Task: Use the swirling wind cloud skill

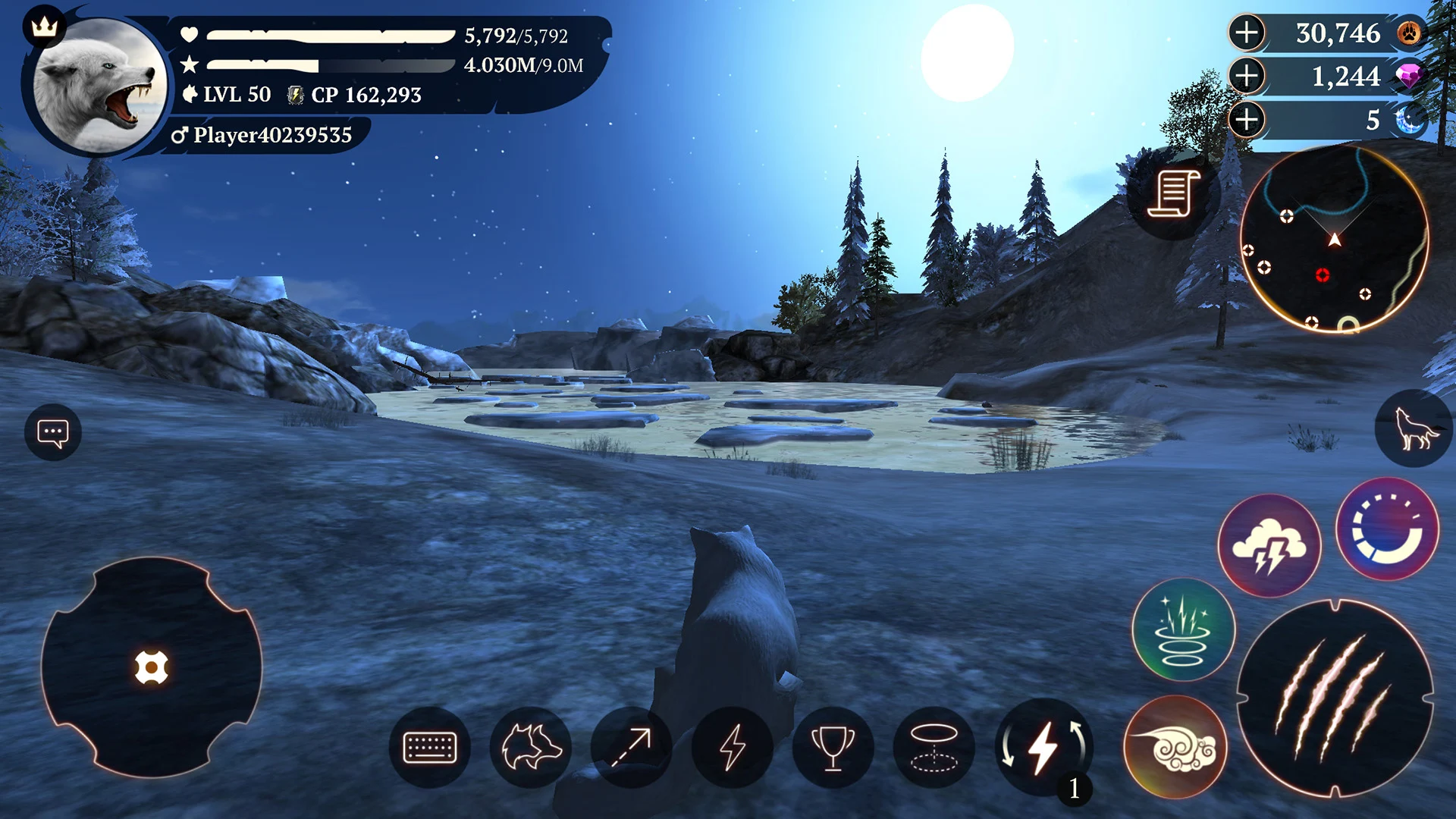Action: pyautogui.click(x=1175, y=748)
